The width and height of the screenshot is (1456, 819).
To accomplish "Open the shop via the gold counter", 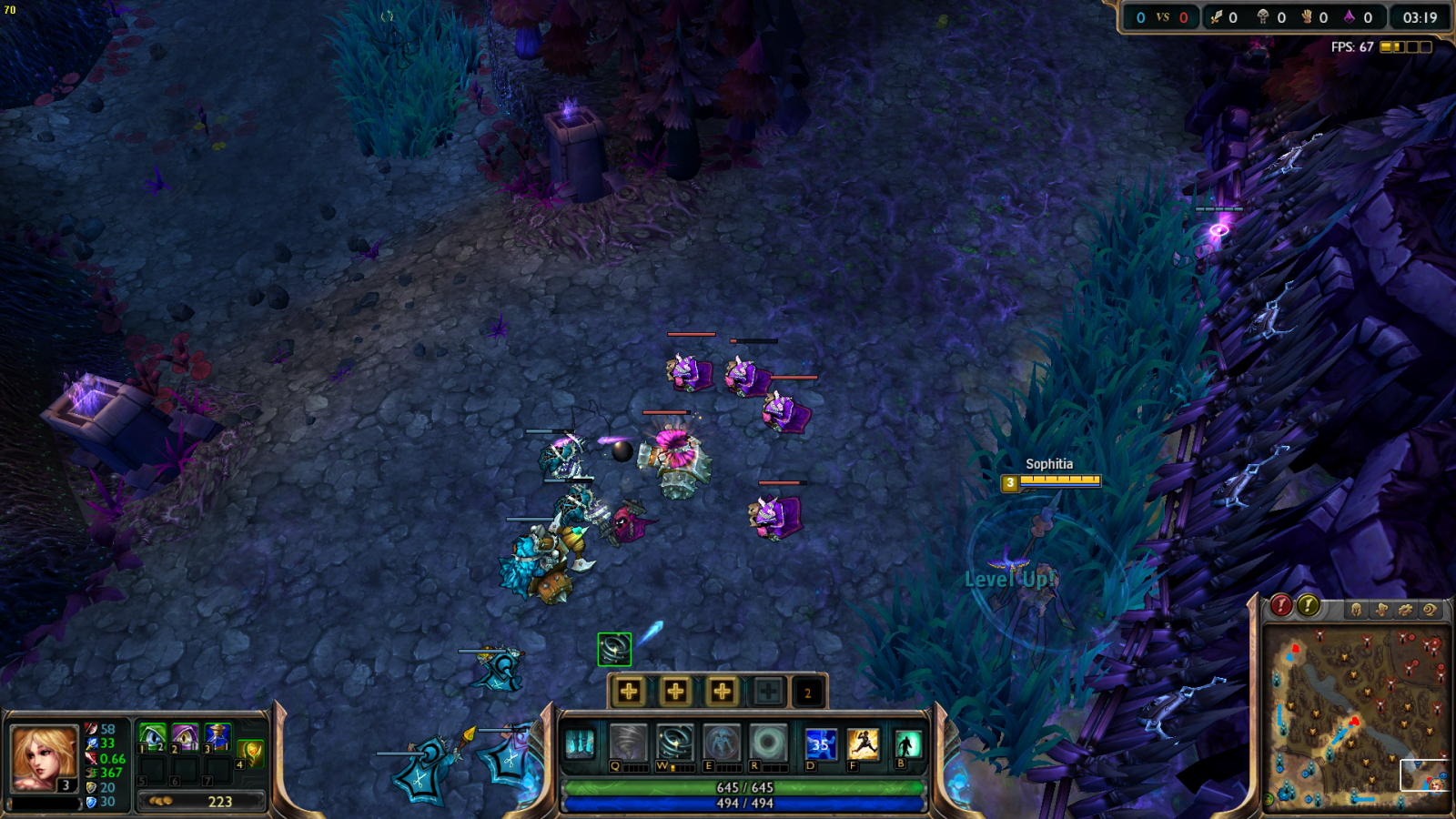I will (x=202, y=802).
